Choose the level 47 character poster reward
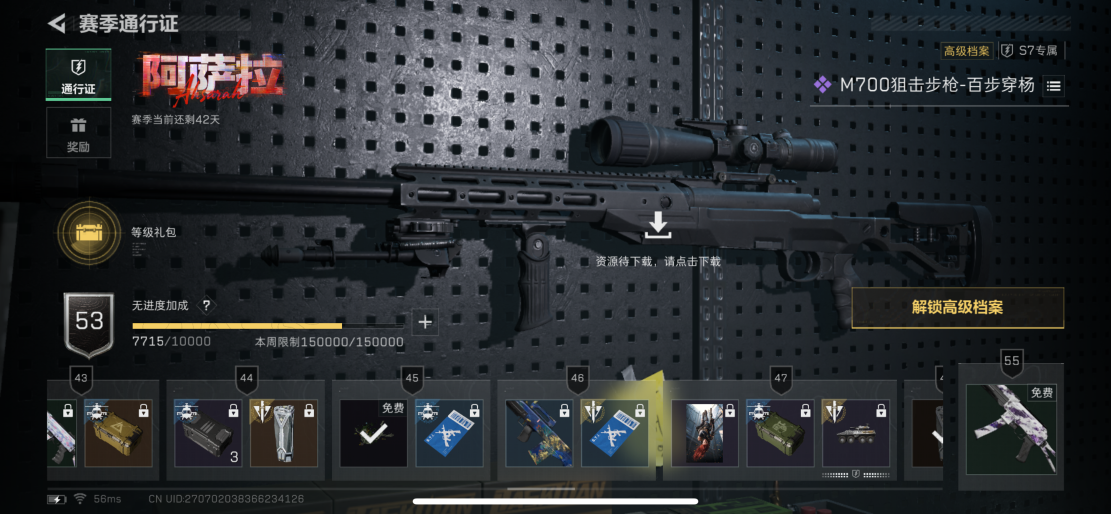This screenshot has height=514, width=1111. [x=705, y=434]
